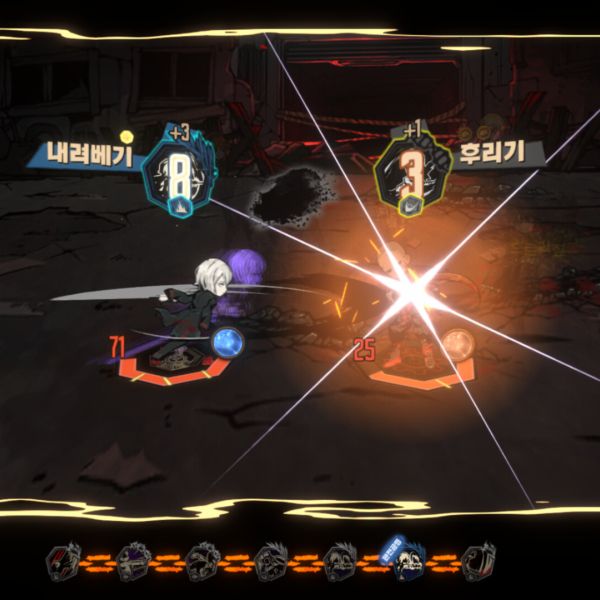Click the 후리기 skill icon showing 3
This screenshot has width=600, height=600.
coord(409,178)
